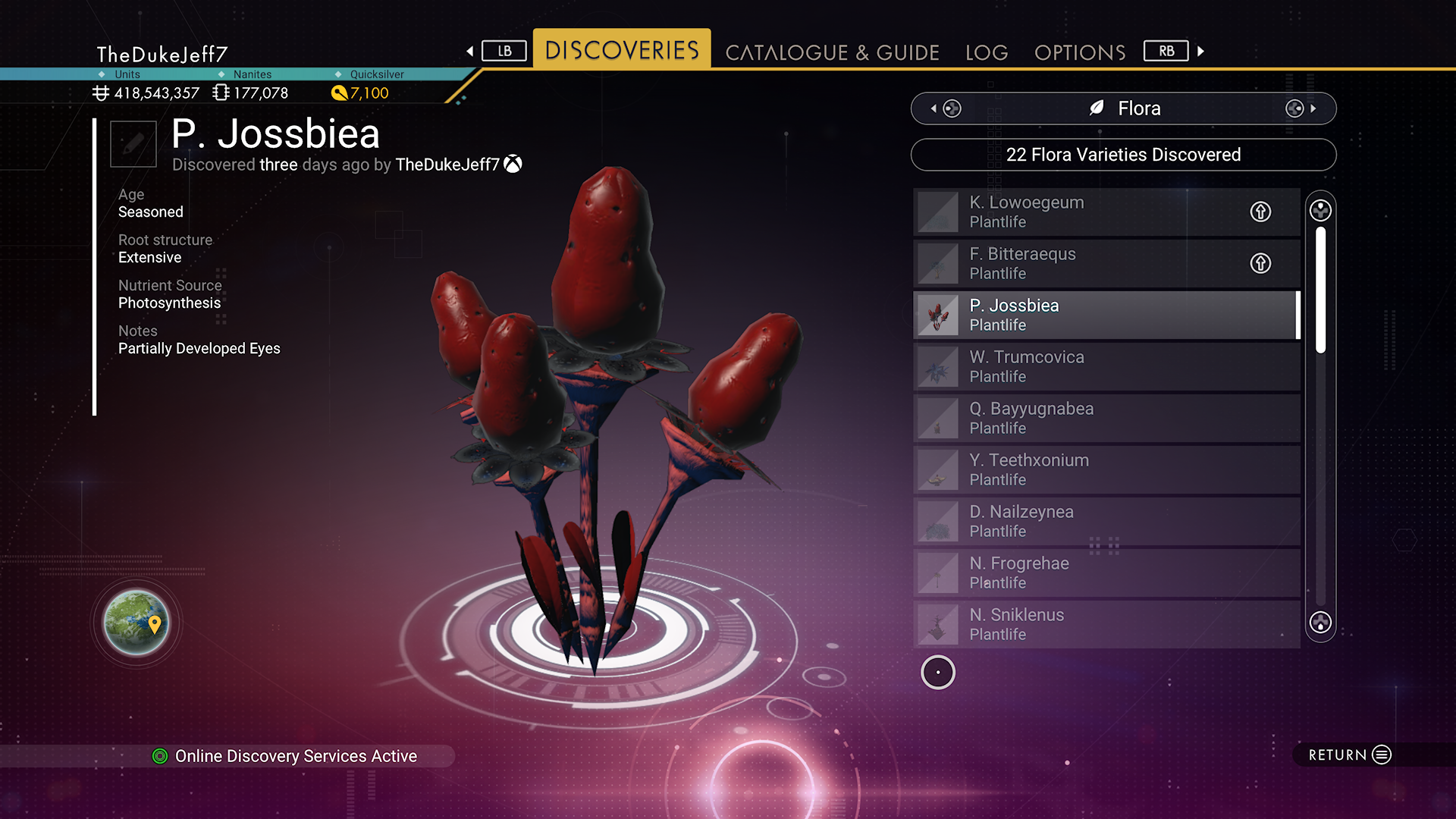Upload the F. Bitteraequs discovery
Viewport: 1456px width, 819px height.
(x=1260, y=263)
